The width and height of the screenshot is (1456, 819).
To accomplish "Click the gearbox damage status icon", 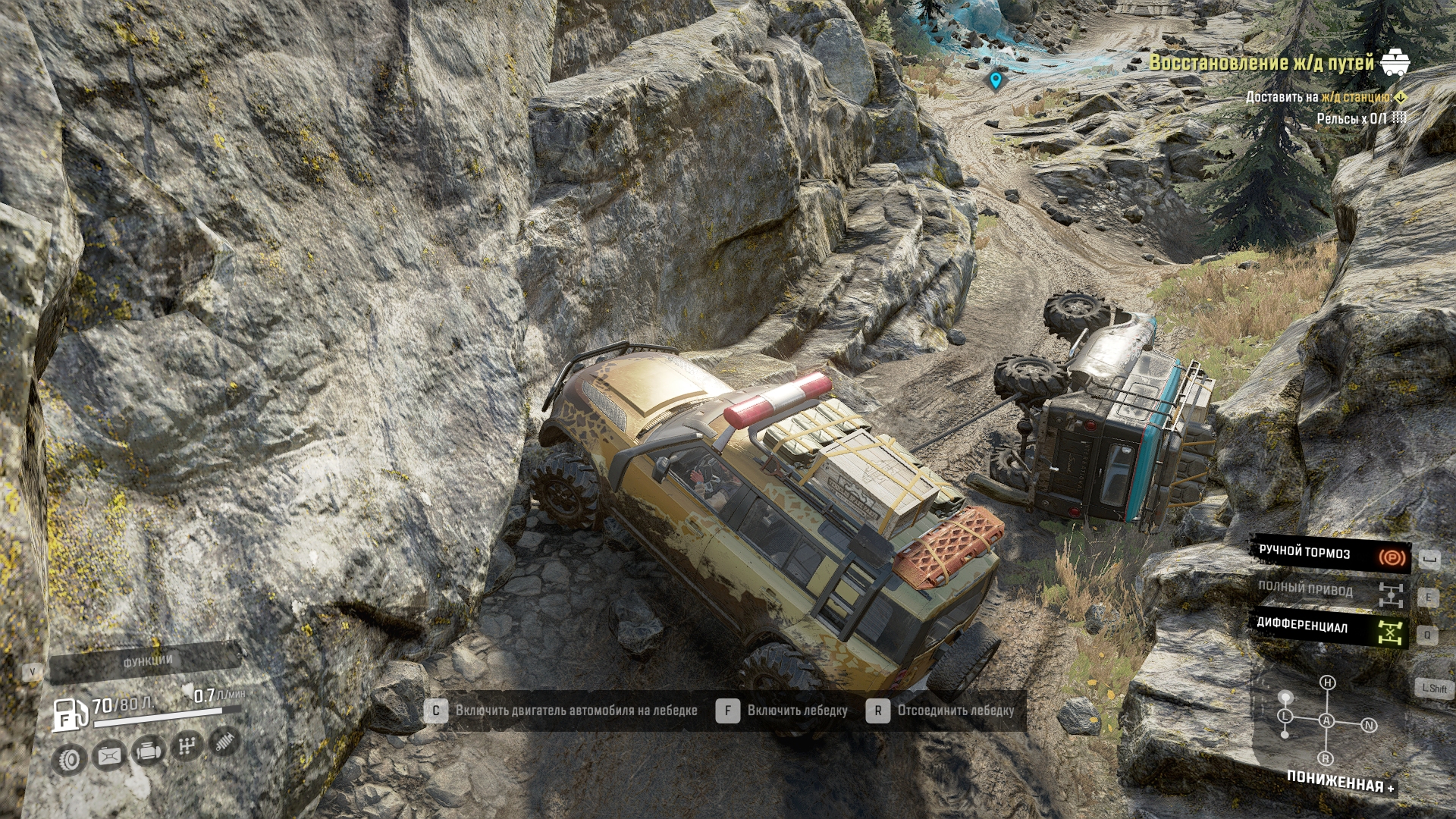I will pos(187,747).
